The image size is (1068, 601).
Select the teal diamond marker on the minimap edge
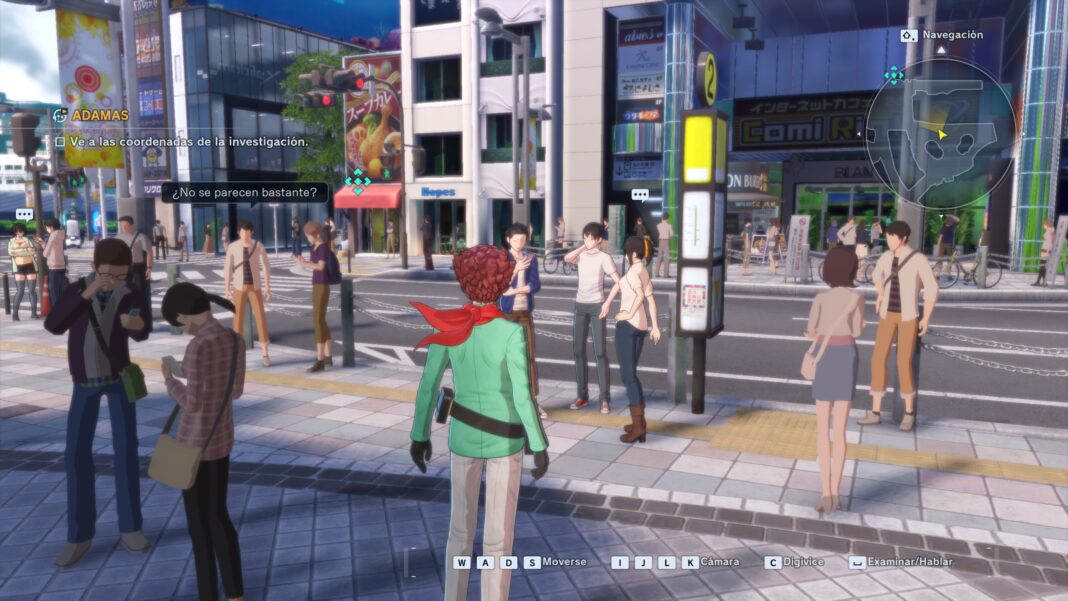click(894, 75)
